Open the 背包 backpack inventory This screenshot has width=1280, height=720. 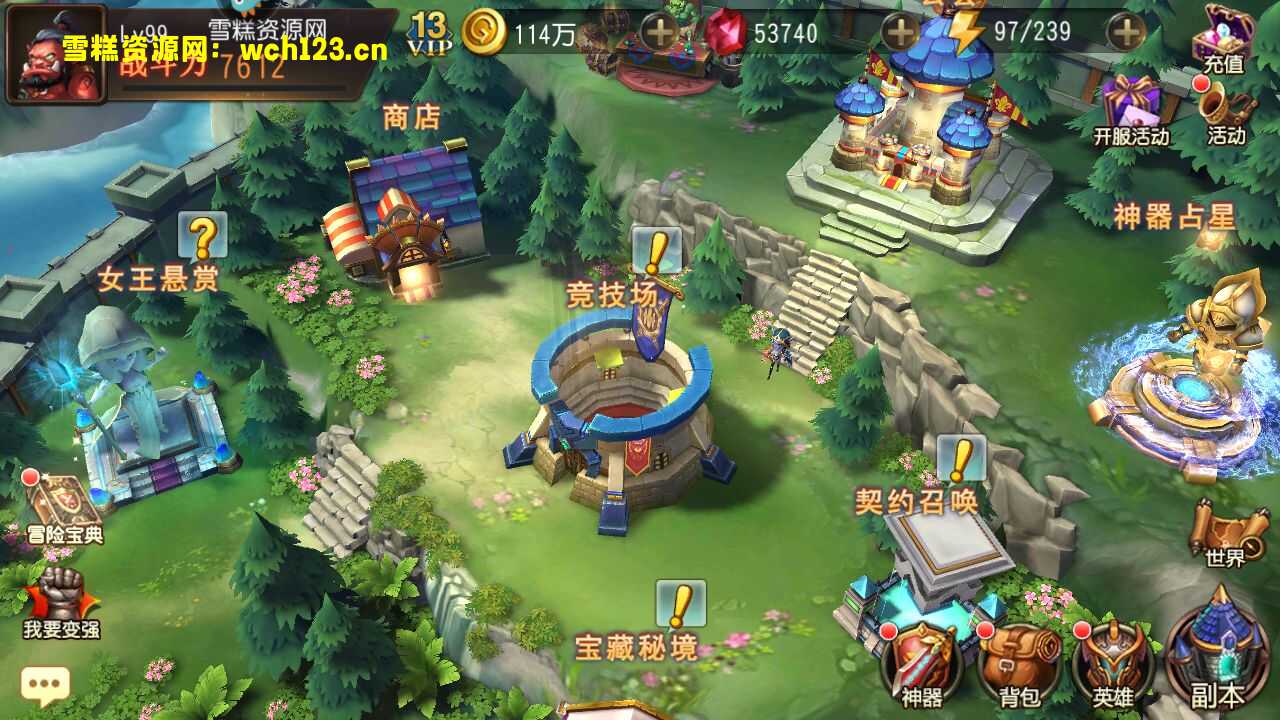tap(1018, 660)
